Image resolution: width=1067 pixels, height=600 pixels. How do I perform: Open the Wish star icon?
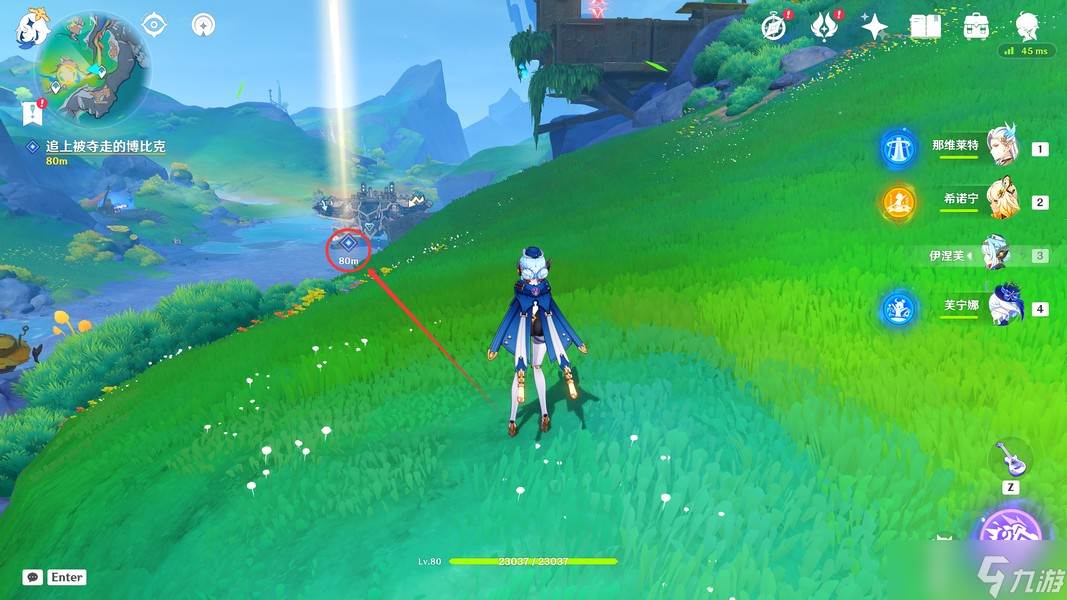tap(875, 27)
